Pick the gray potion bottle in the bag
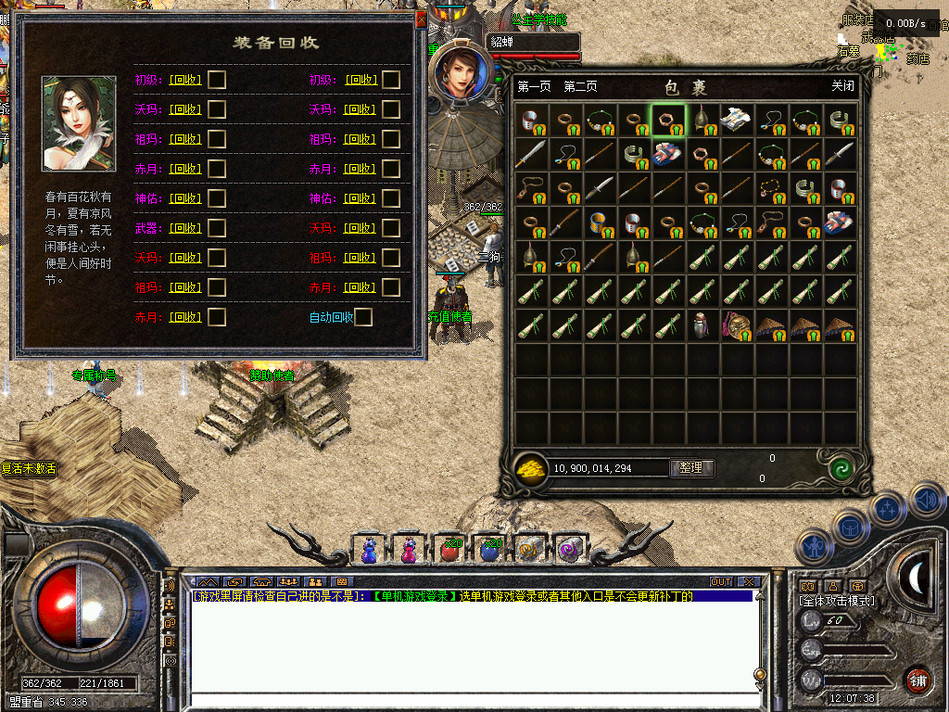Viewport: 949px width, 712px height. (x=701, y=325)
